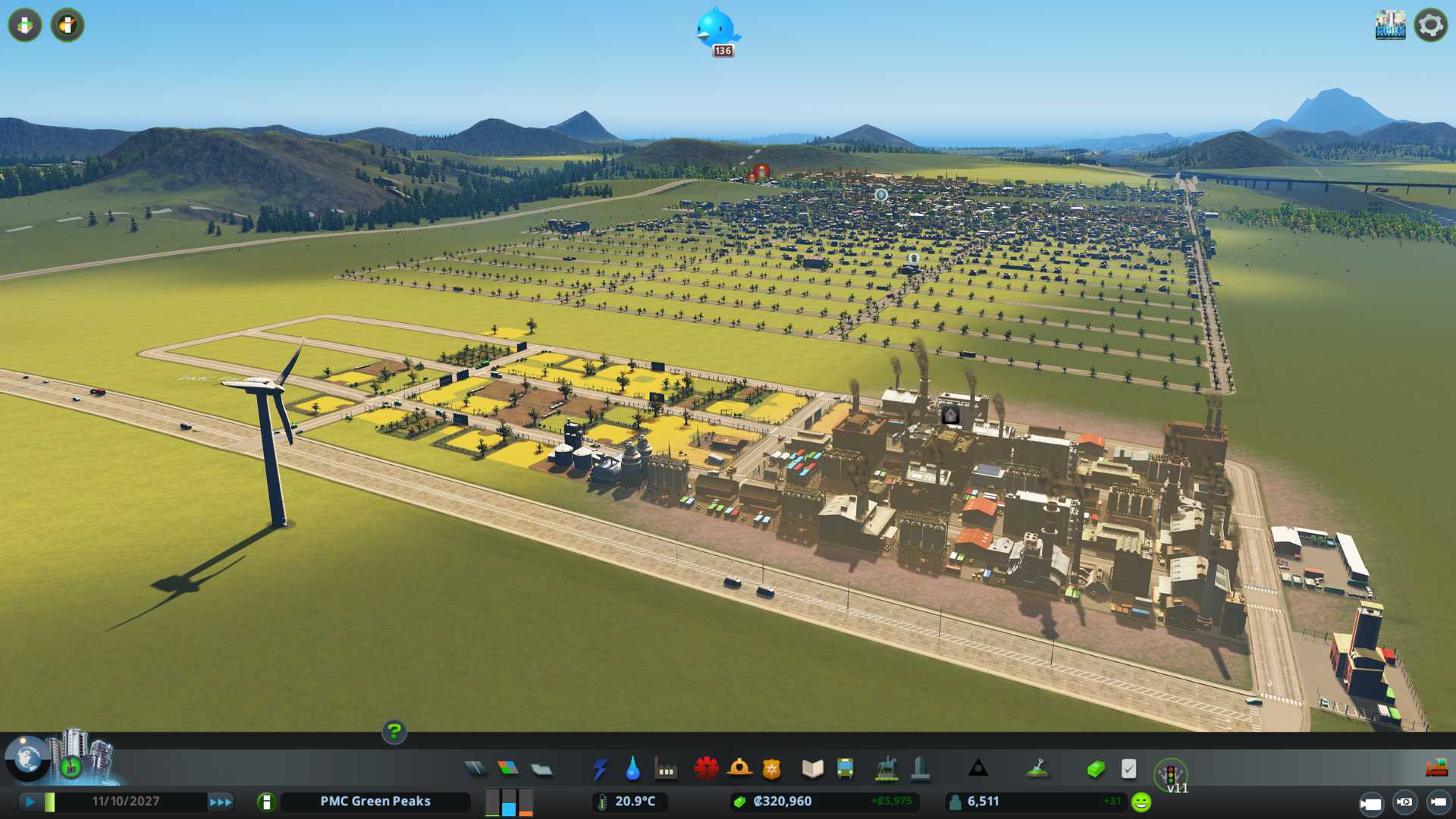
Task: Open the Economy money panel
Action: pos(1095,769)
